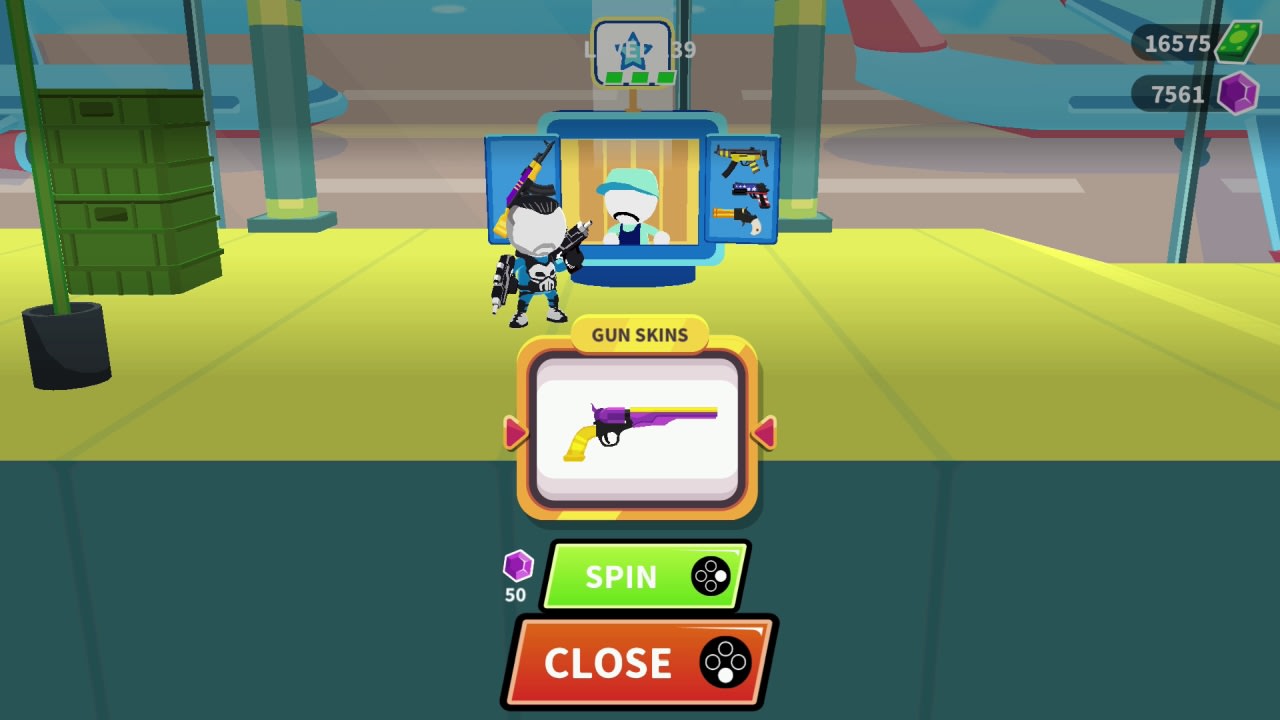Open the GUN SKINS title banner

pos(638,335)
